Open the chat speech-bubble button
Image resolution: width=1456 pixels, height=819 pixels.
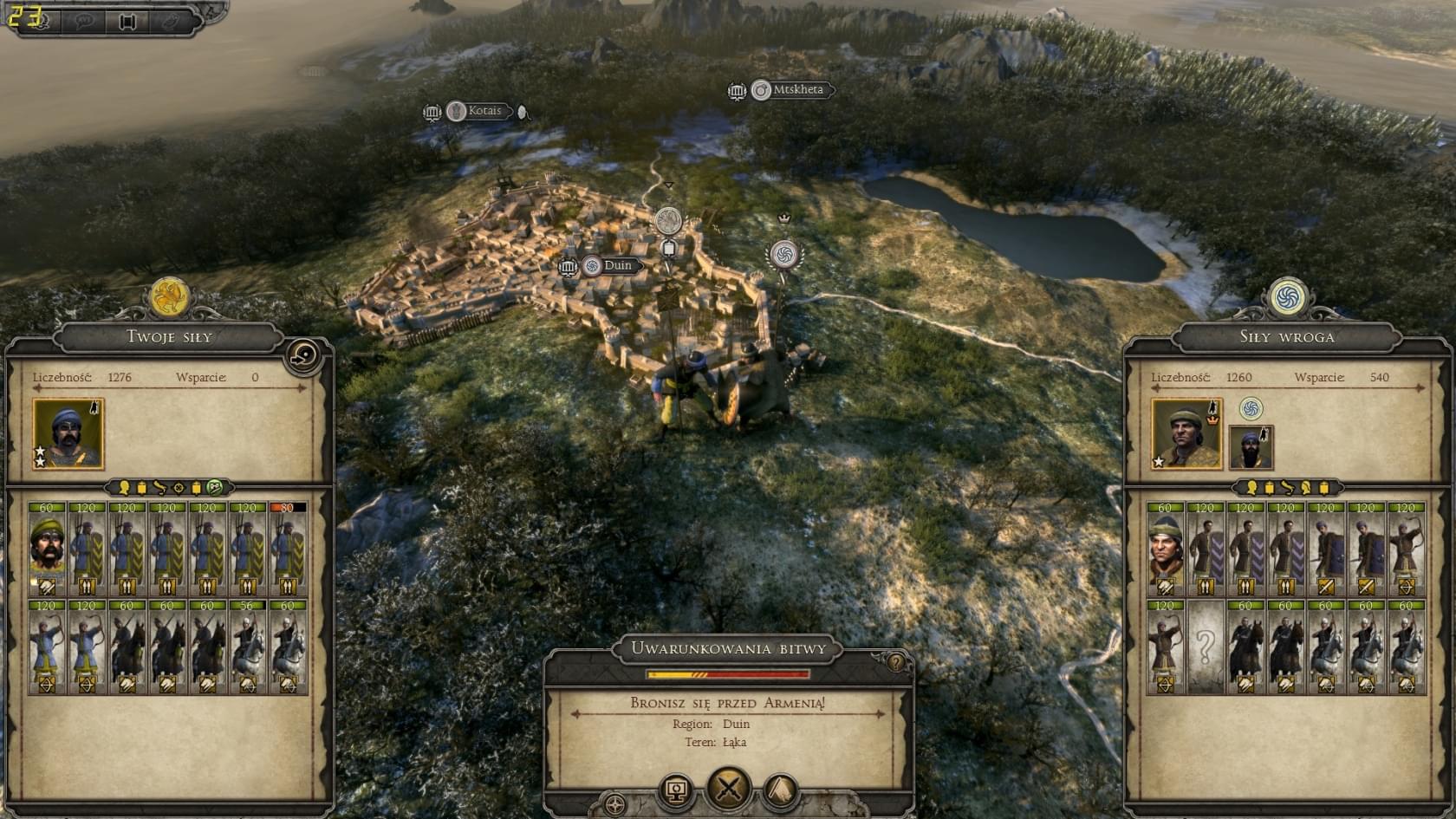point(84,22)
